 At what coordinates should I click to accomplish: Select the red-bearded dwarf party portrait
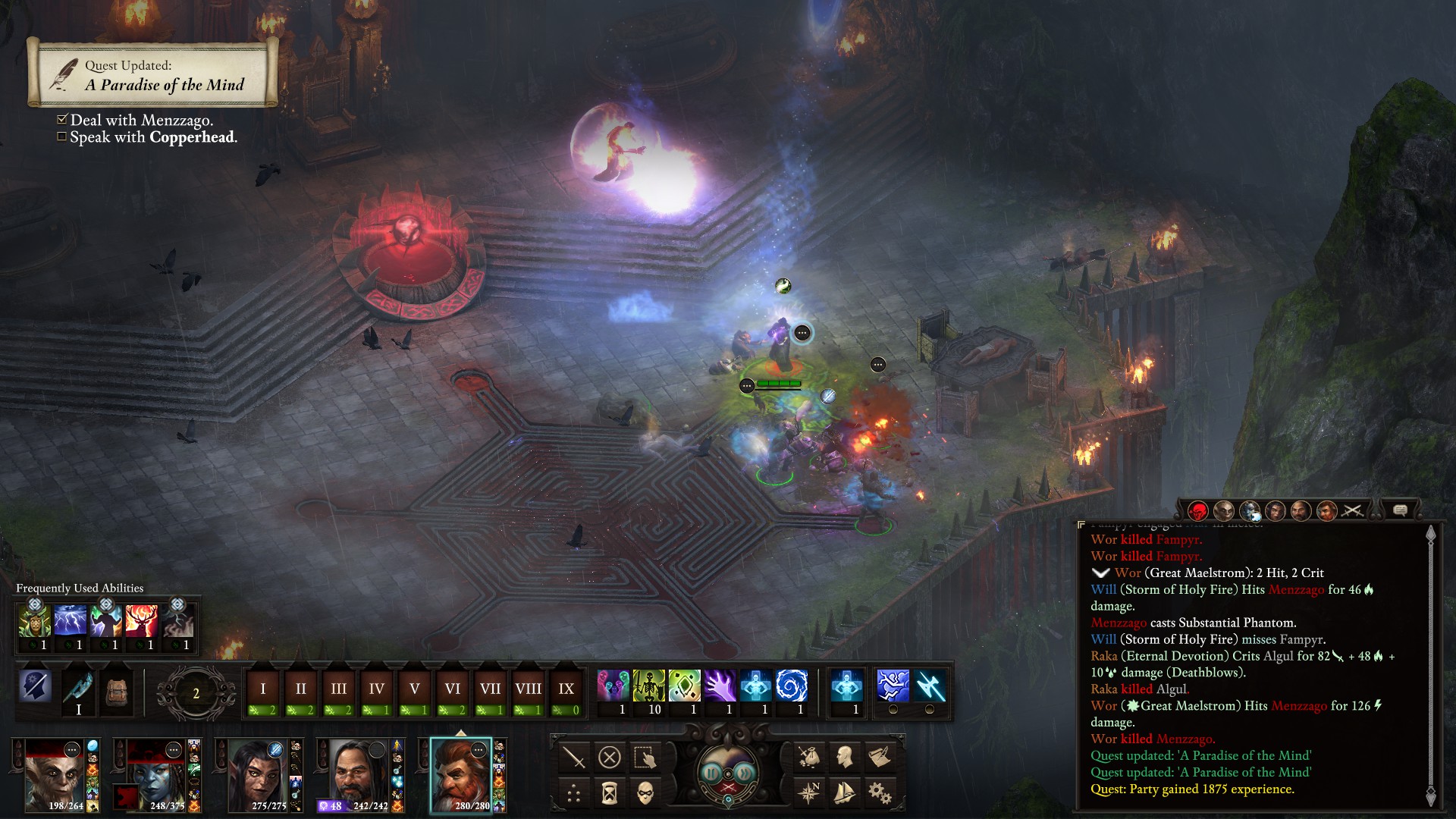460,774
